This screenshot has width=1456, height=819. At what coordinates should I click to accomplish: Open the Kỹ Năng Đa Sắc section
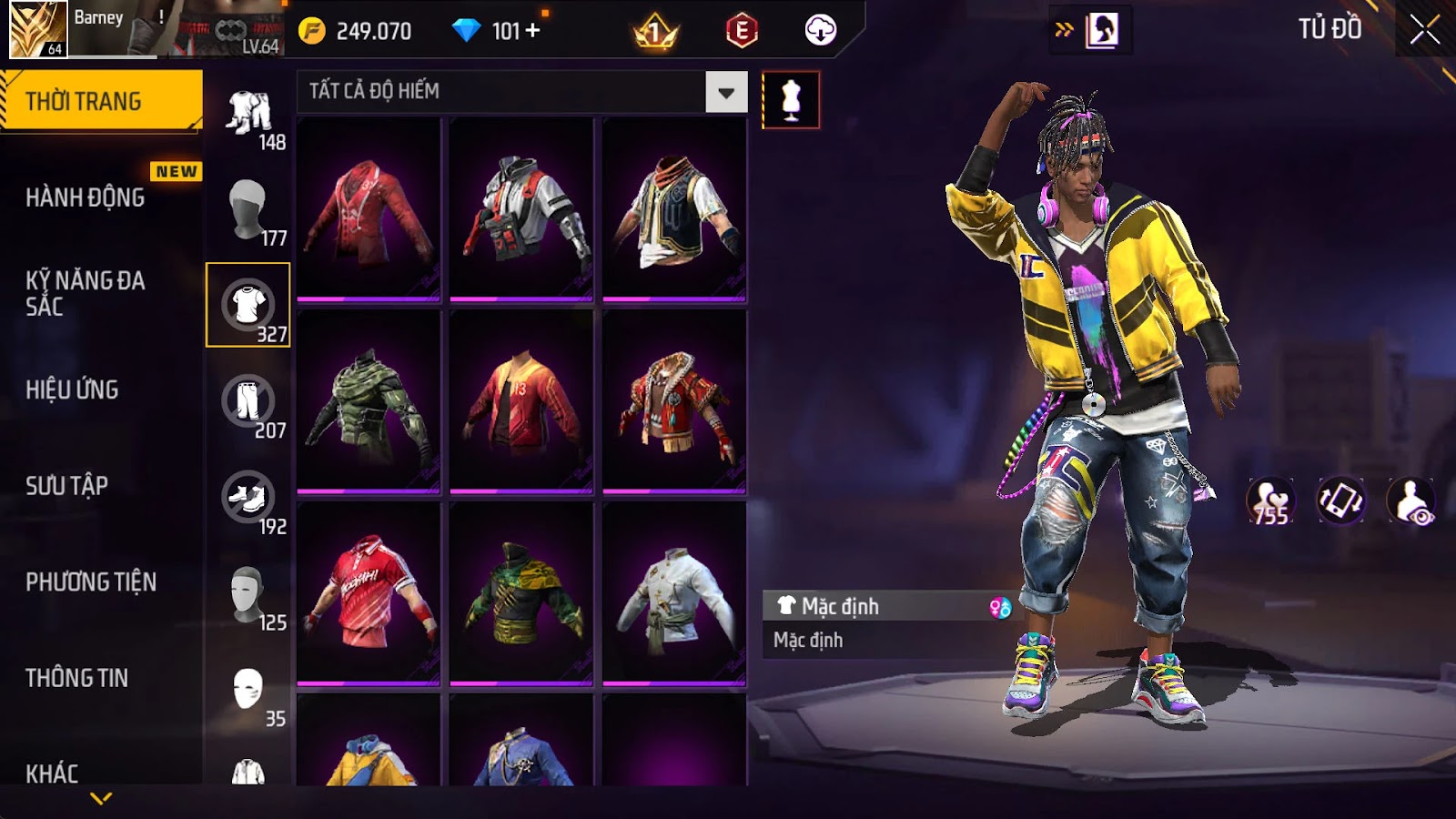coord(86,293)
